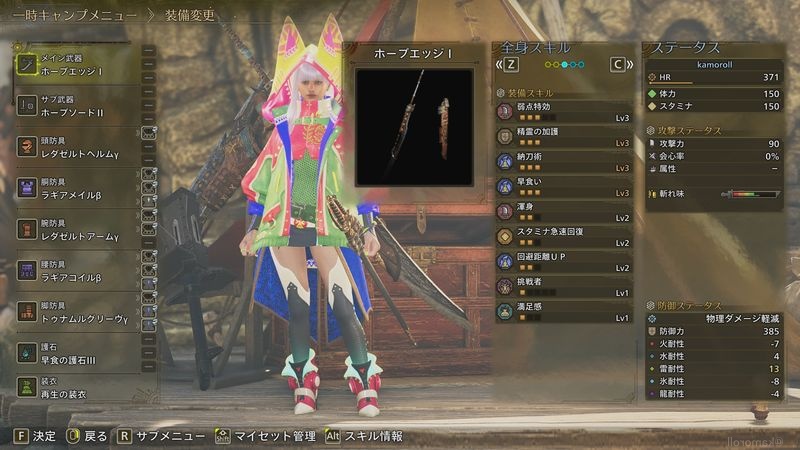This screenshot has height=450, width=800.
Task: Click the 渾身 skill row
Action: (565, 210)
